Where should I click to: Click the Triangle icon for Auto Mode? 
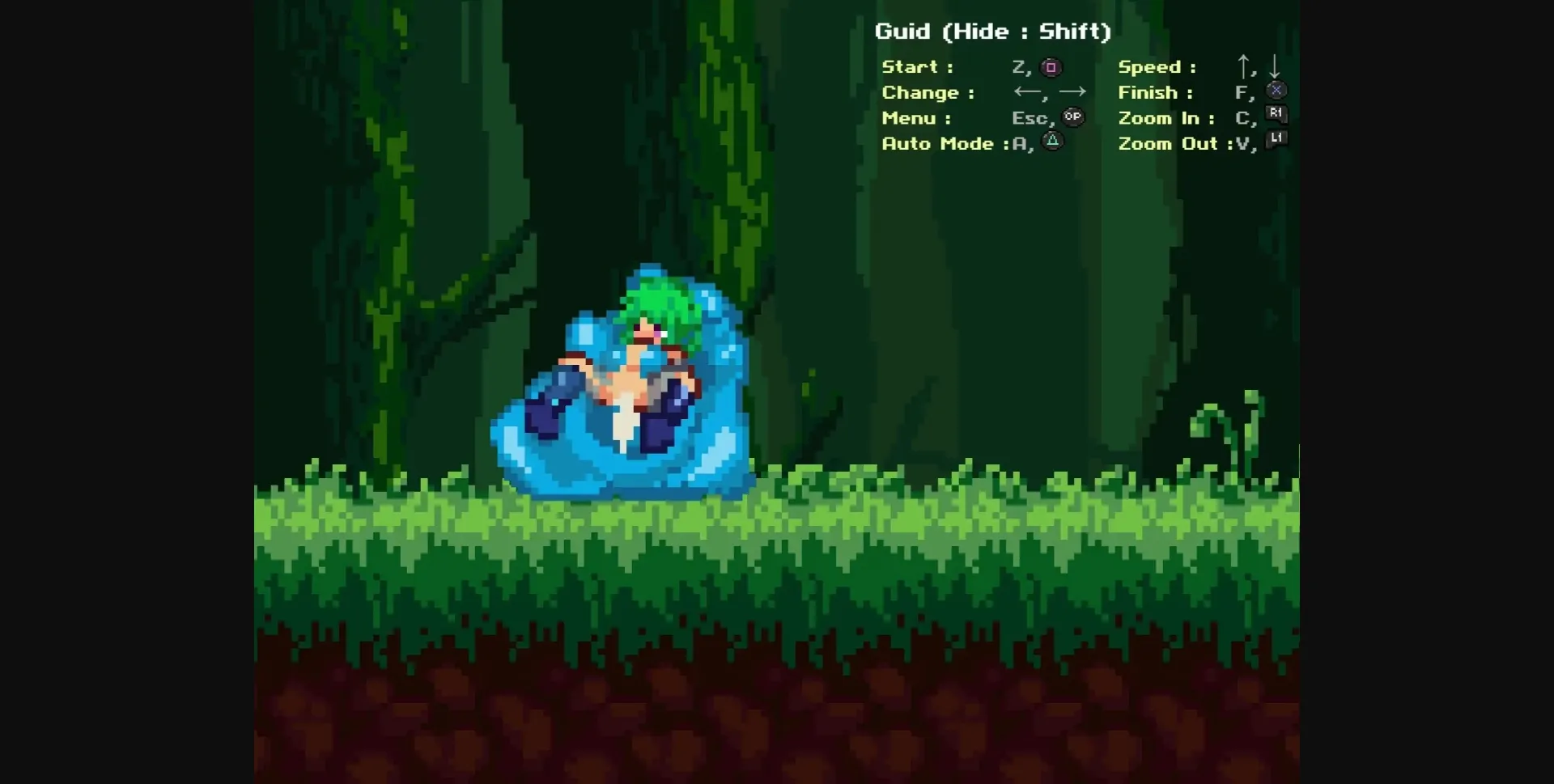1051,142
